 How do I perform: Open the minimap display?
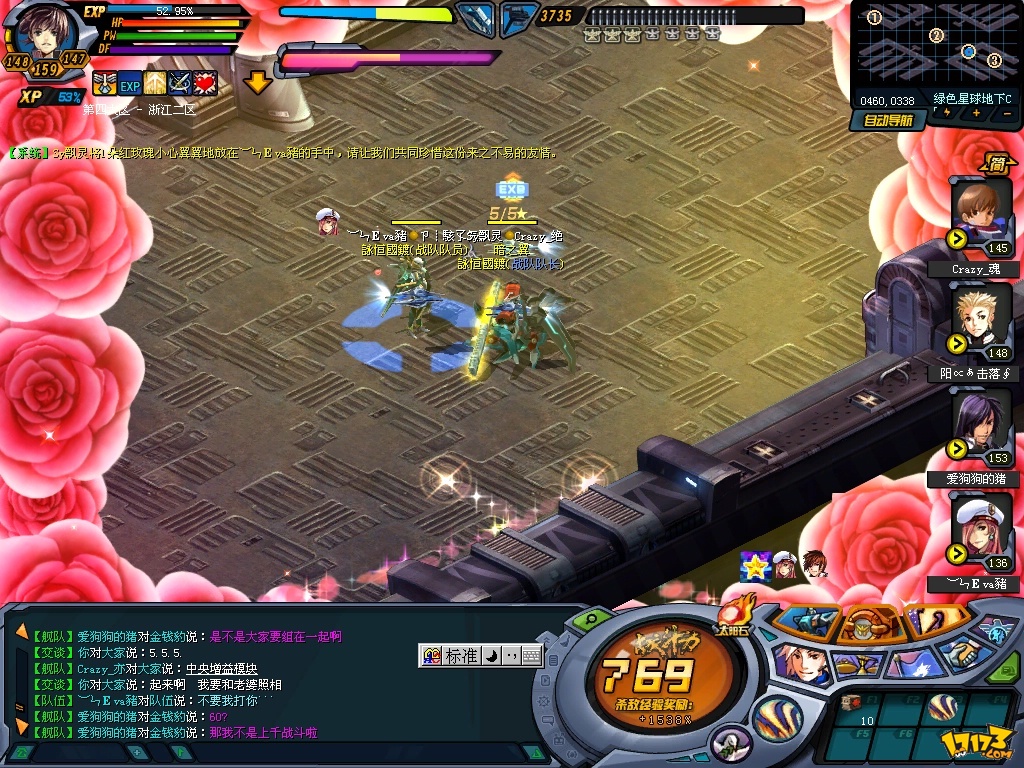934,45
